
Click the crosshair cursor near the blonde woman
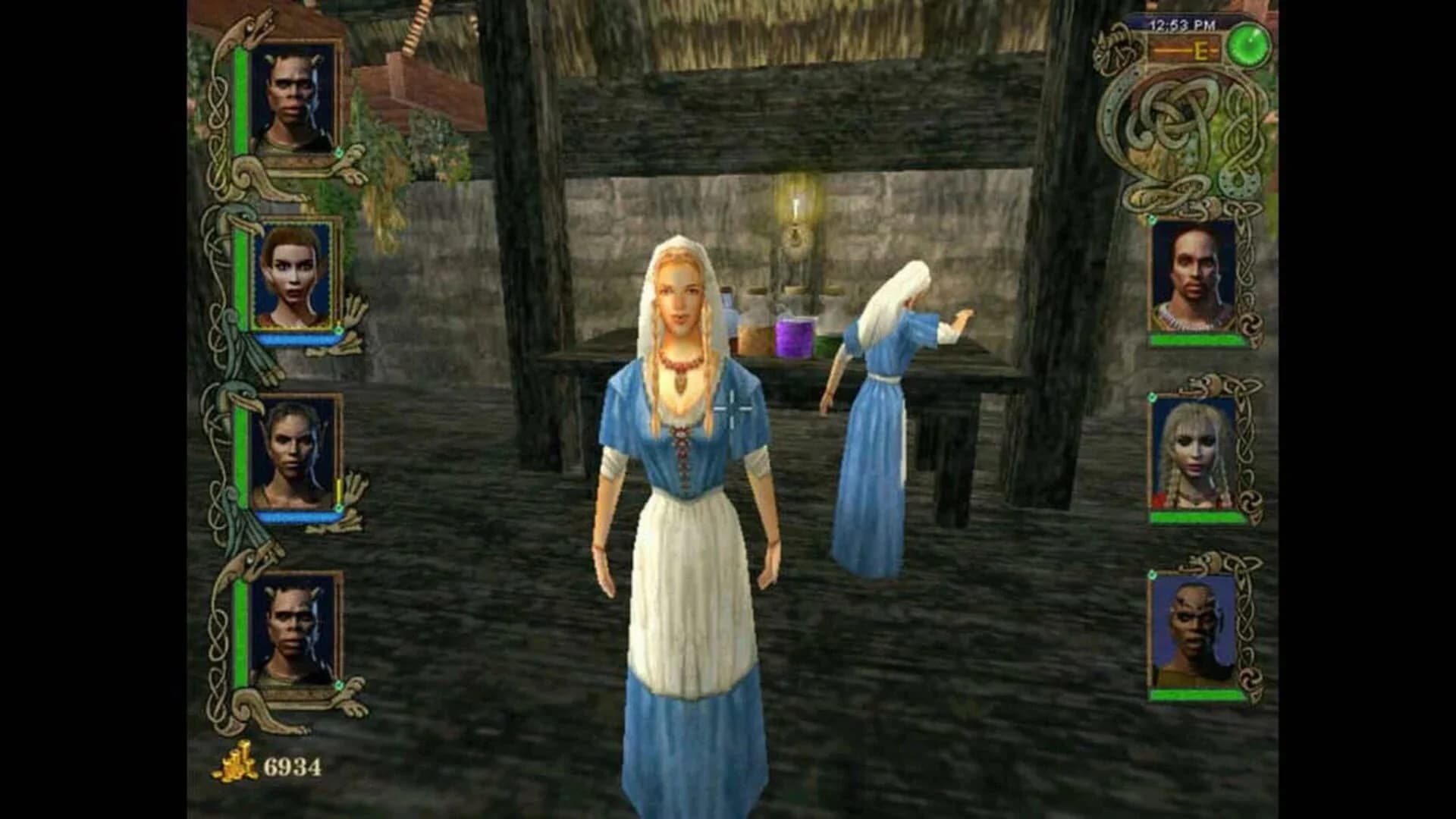(x=734, y=410)
